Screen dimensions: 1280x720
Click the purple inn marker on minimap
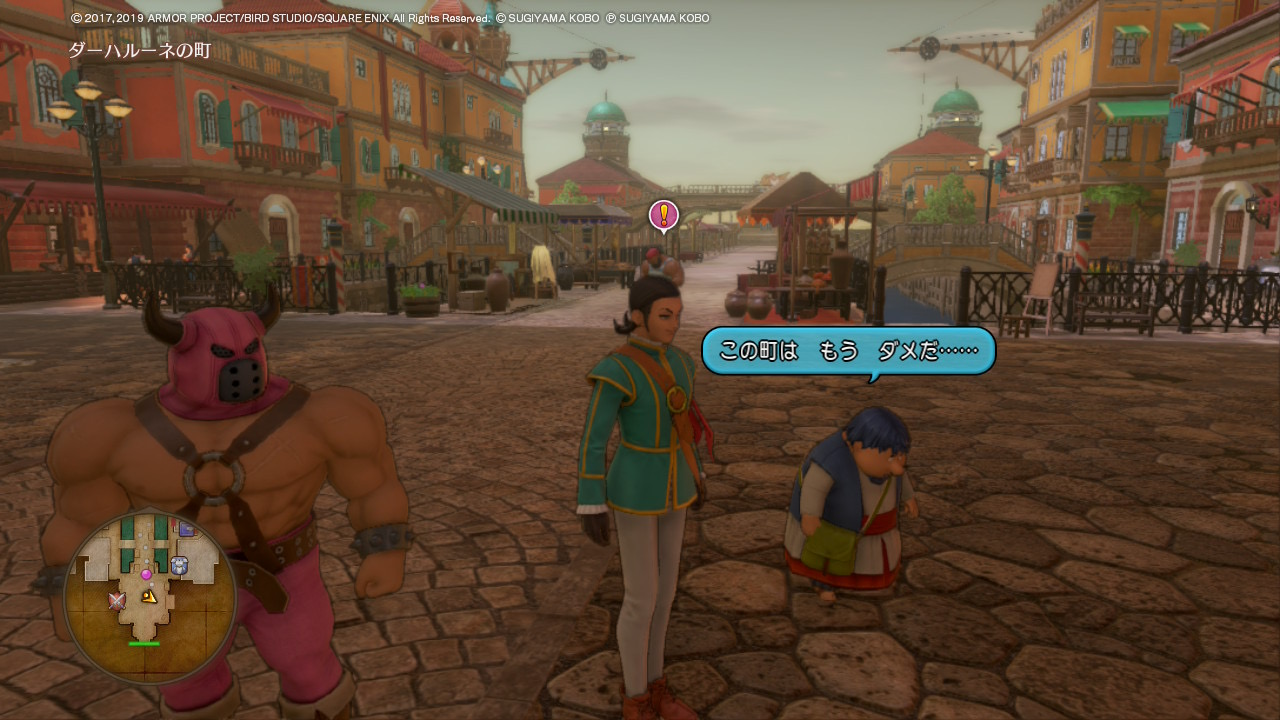(185, 528)
